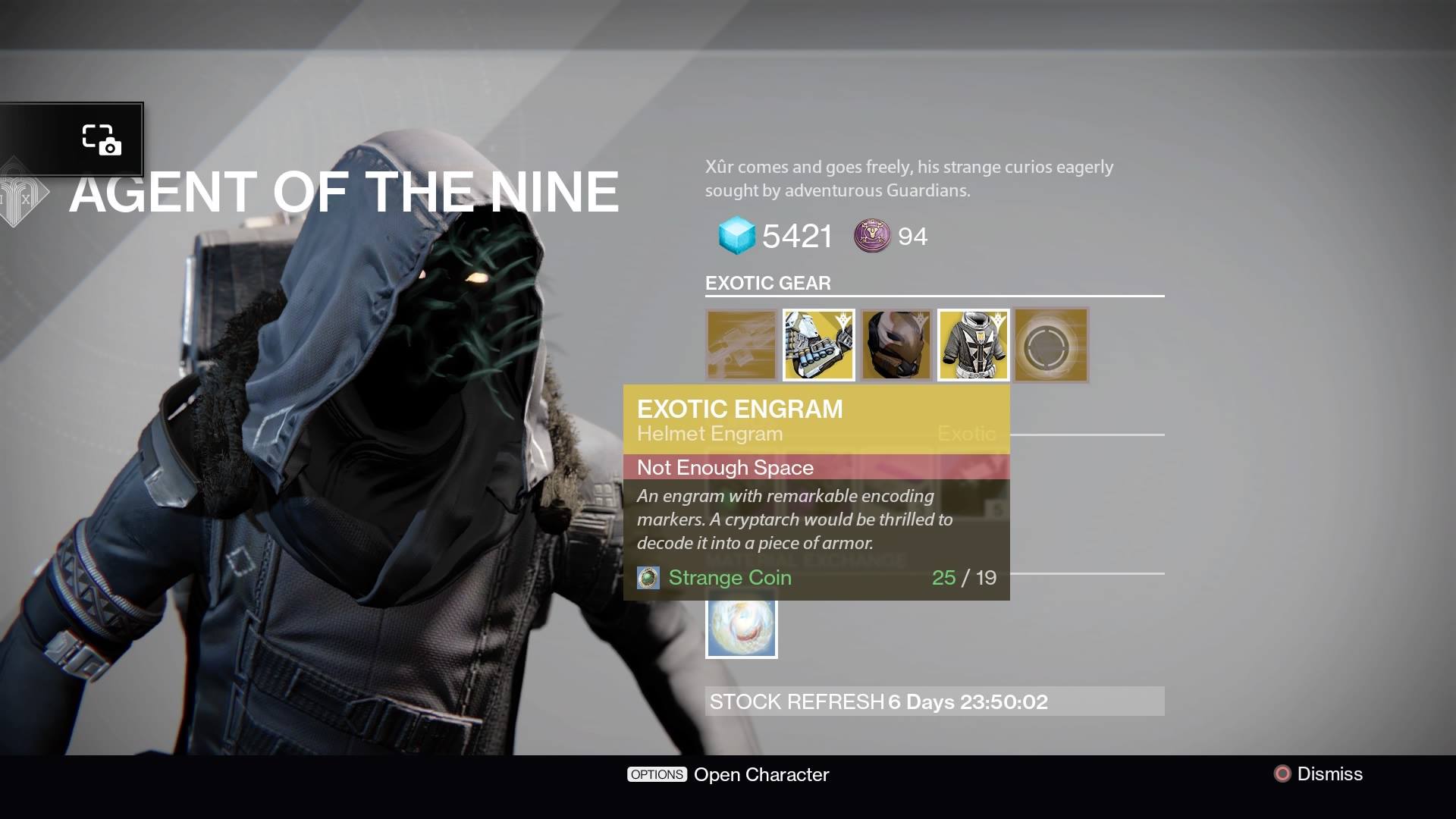Click Xûr's description text about strange curios
The width and height of the screenshot is (1456, 819).
[x=906, y=177]
